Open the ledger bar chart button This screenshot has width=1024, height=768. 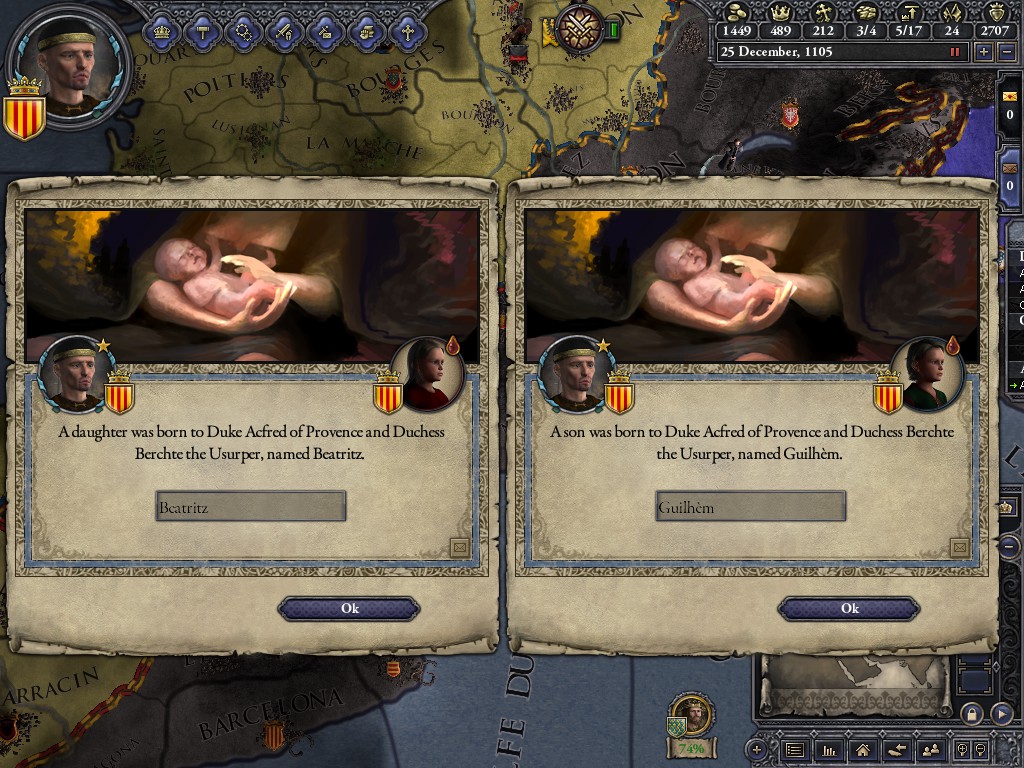(828, 749)
